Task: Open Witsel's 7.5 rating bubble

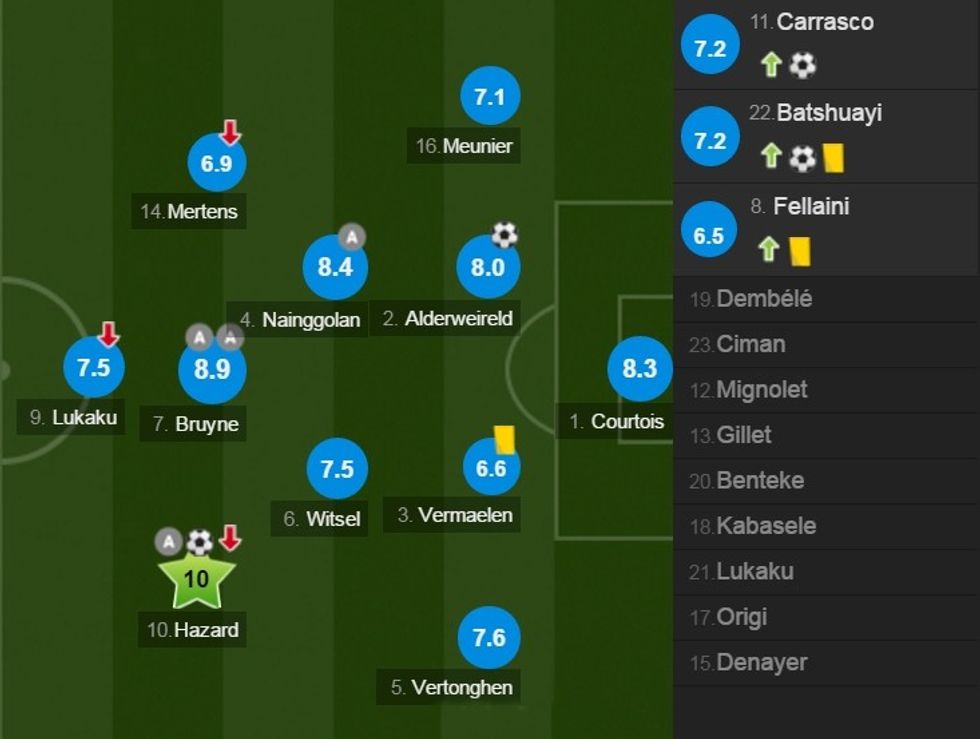Action: [337, 469]
